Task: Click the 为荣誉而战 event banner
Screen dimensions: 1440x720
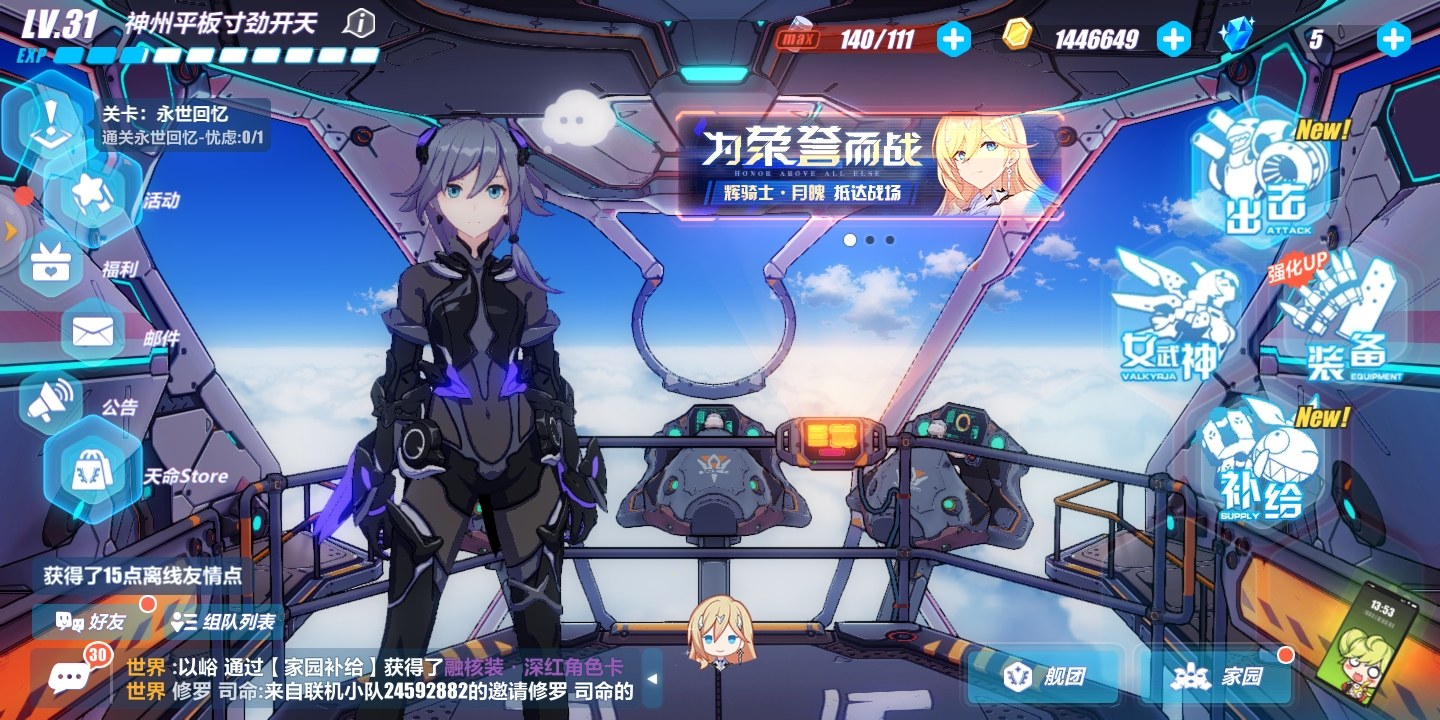Action: pos(868,165)
